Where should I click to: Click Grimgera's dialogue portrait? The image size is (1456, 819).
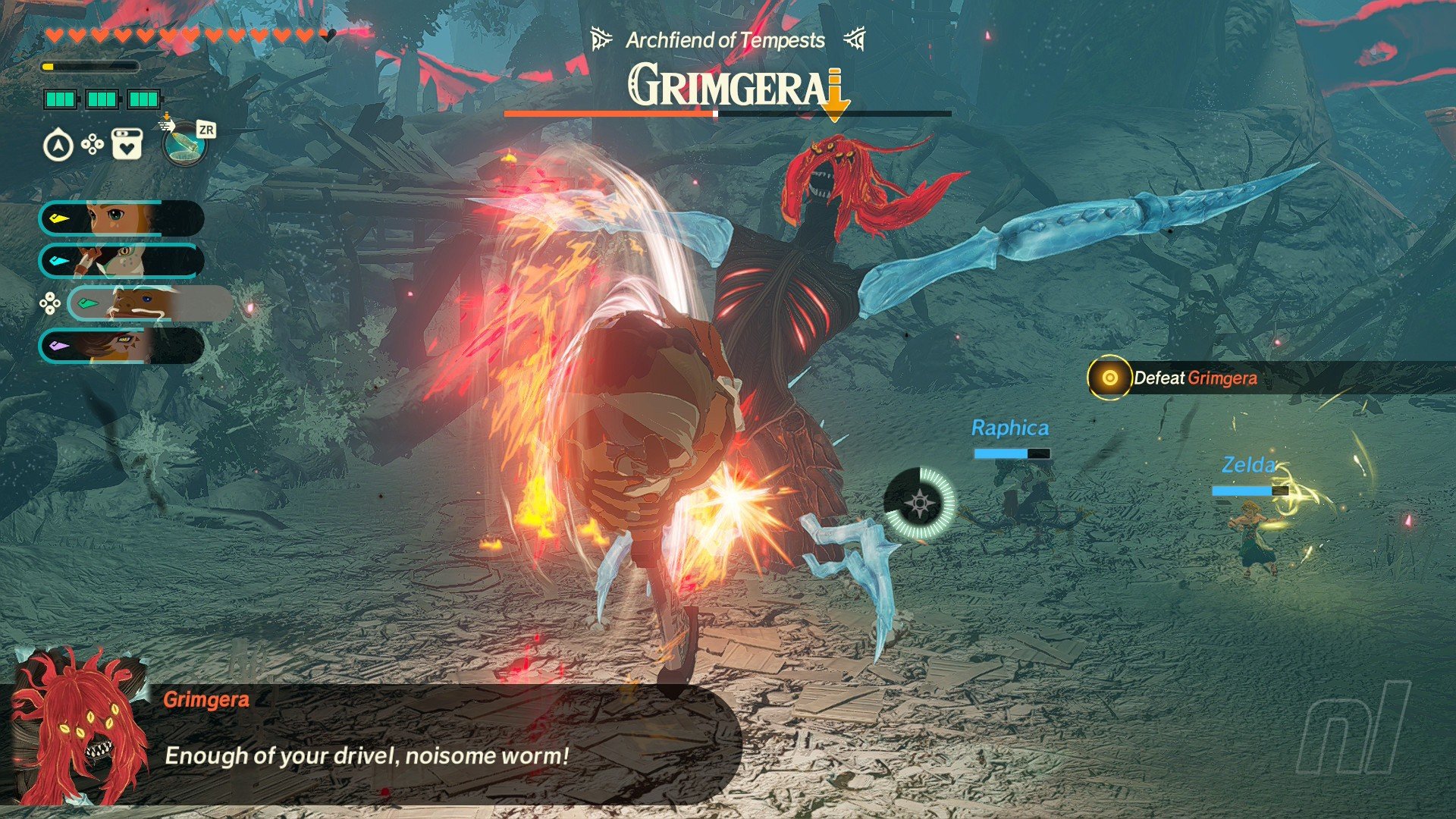coord(80,730)
